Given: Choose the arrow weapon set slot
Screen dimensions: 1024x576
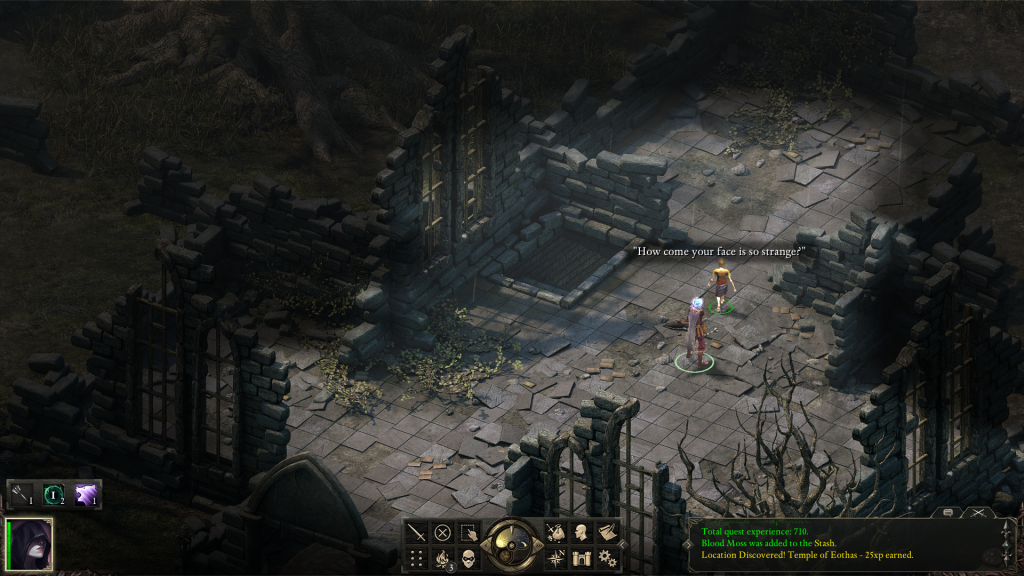Looking at the screenshot, I should click(x=23, y=494).
